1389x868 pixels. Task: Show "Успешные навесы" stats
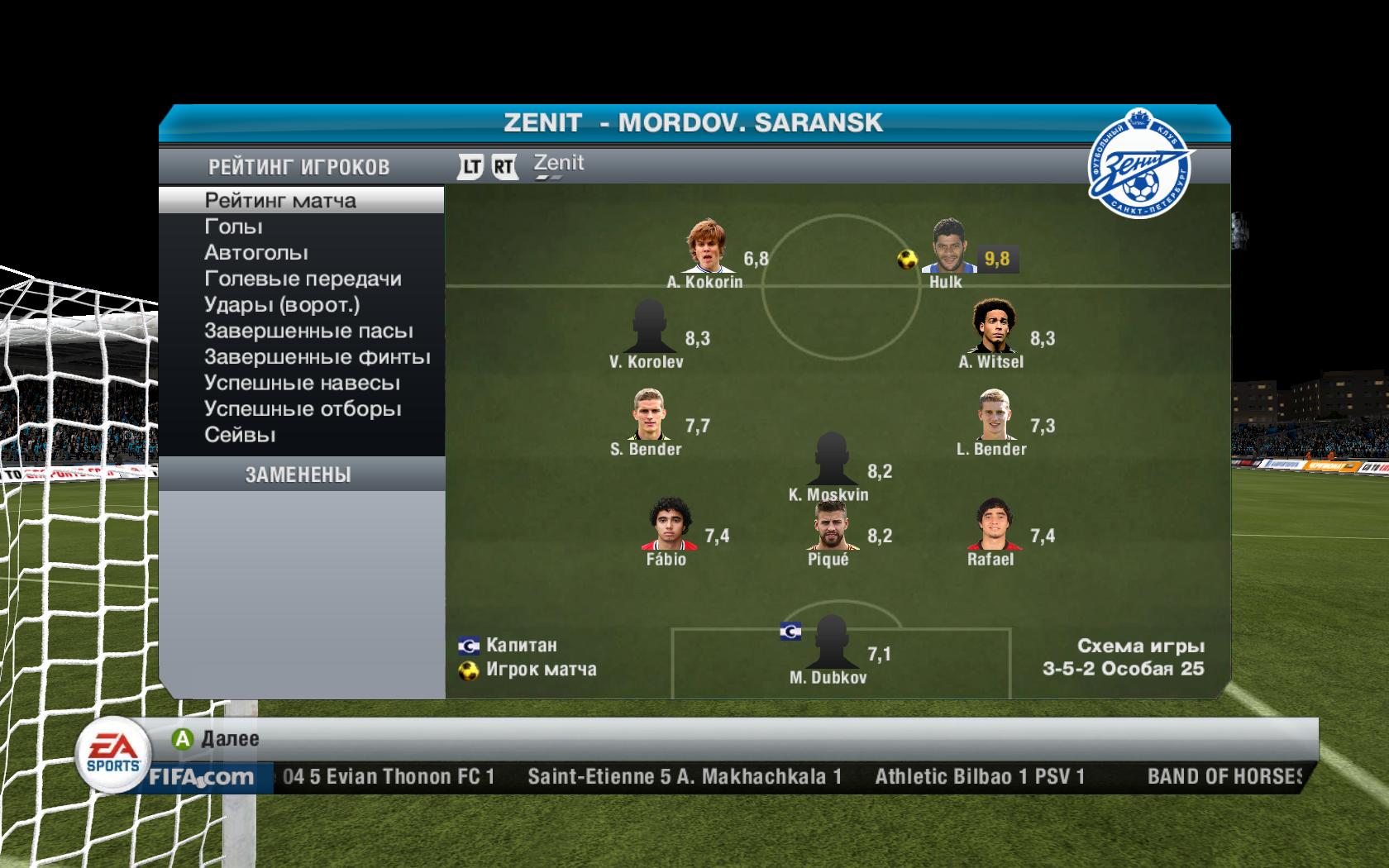pyautogui.click(x=302, y=383)
